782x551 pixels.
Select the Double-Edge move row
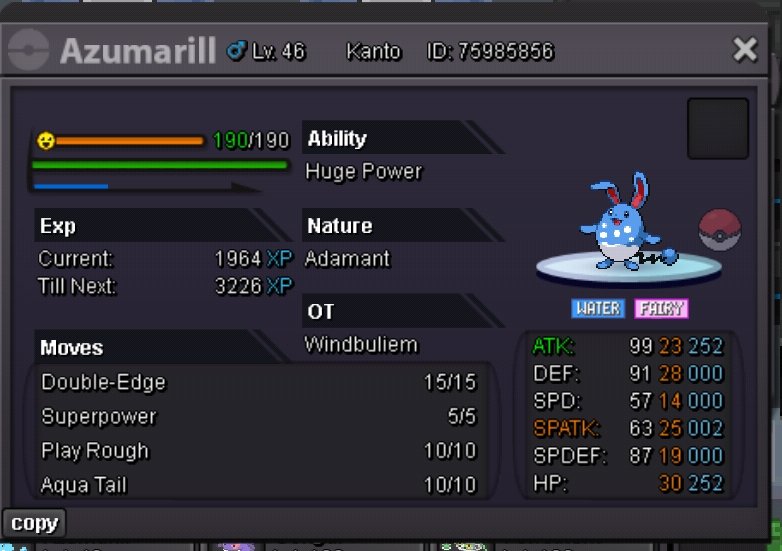coord(260,383)
